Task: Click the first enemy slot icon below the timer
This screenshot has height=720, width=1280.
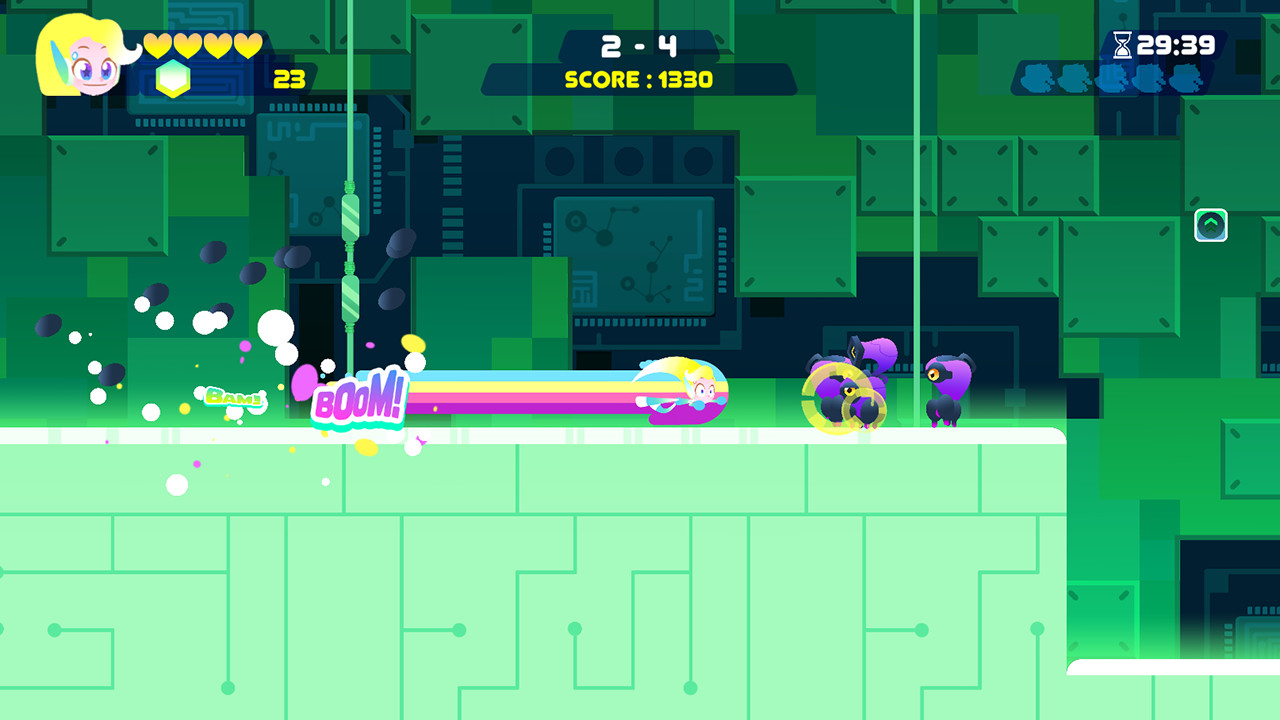Action: pos(1037,76)
